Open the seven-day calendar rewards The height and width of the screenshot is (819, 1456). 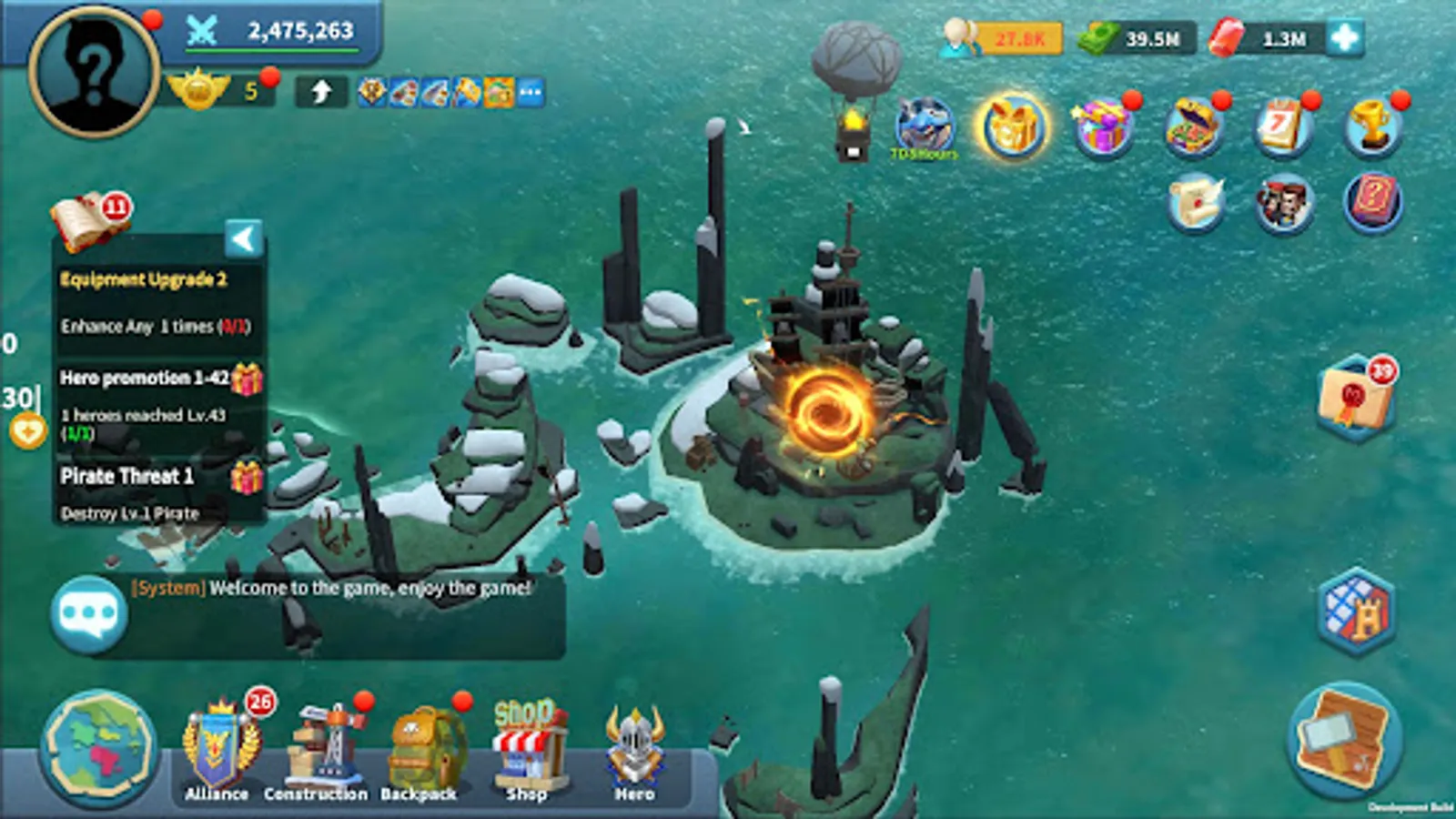(x=1283, y=127)
